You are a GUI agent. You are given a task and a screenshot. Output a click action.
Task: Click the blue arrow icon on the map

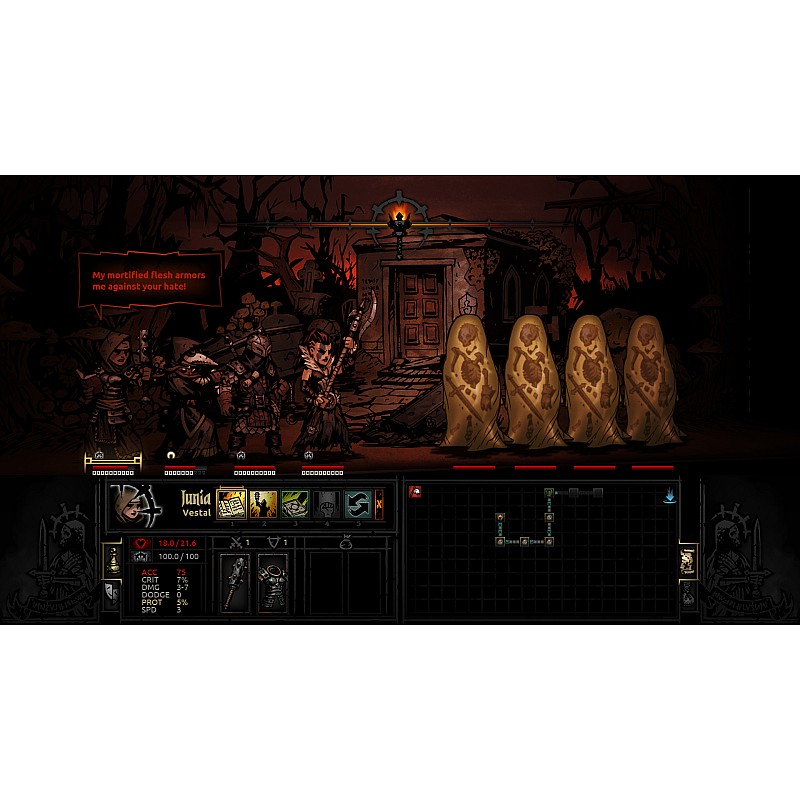click(x=670, y=495)
